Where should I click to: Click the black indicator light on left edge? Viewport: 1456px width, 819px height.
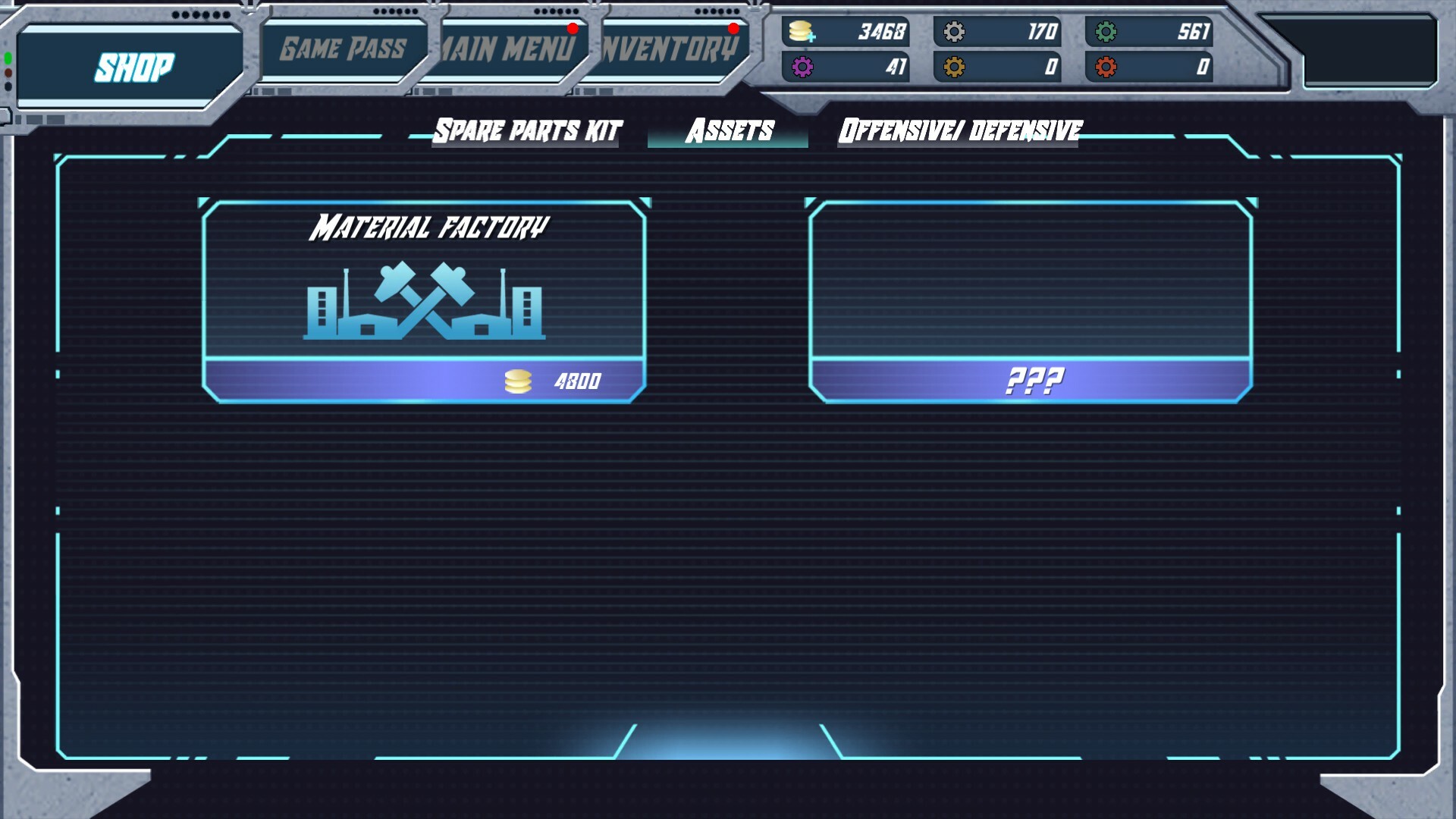[x=8, y=86]
